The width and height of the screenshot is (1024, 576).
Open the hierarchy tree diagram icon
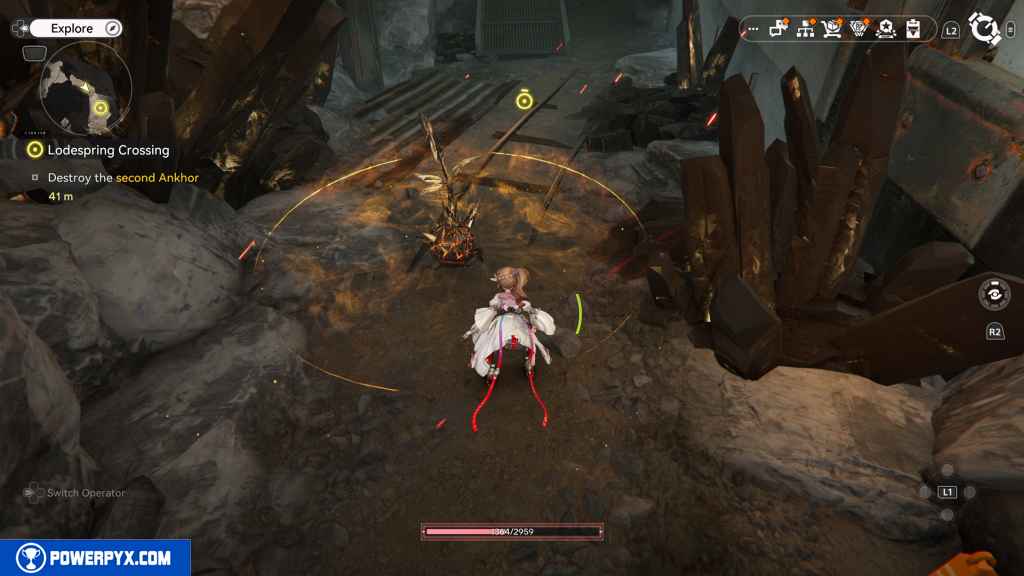(805, 29)
